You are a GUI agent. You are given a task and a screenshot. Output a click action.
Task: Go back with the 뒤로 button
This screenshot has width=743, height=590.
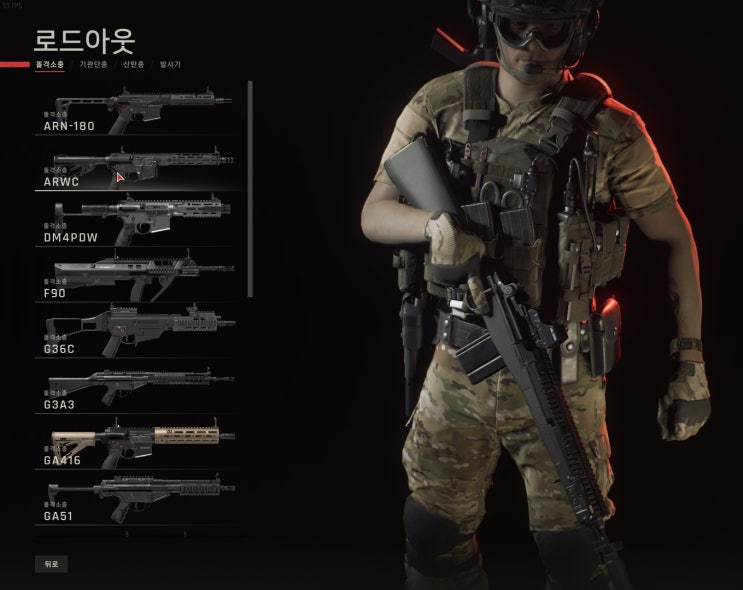pos(52,564)
